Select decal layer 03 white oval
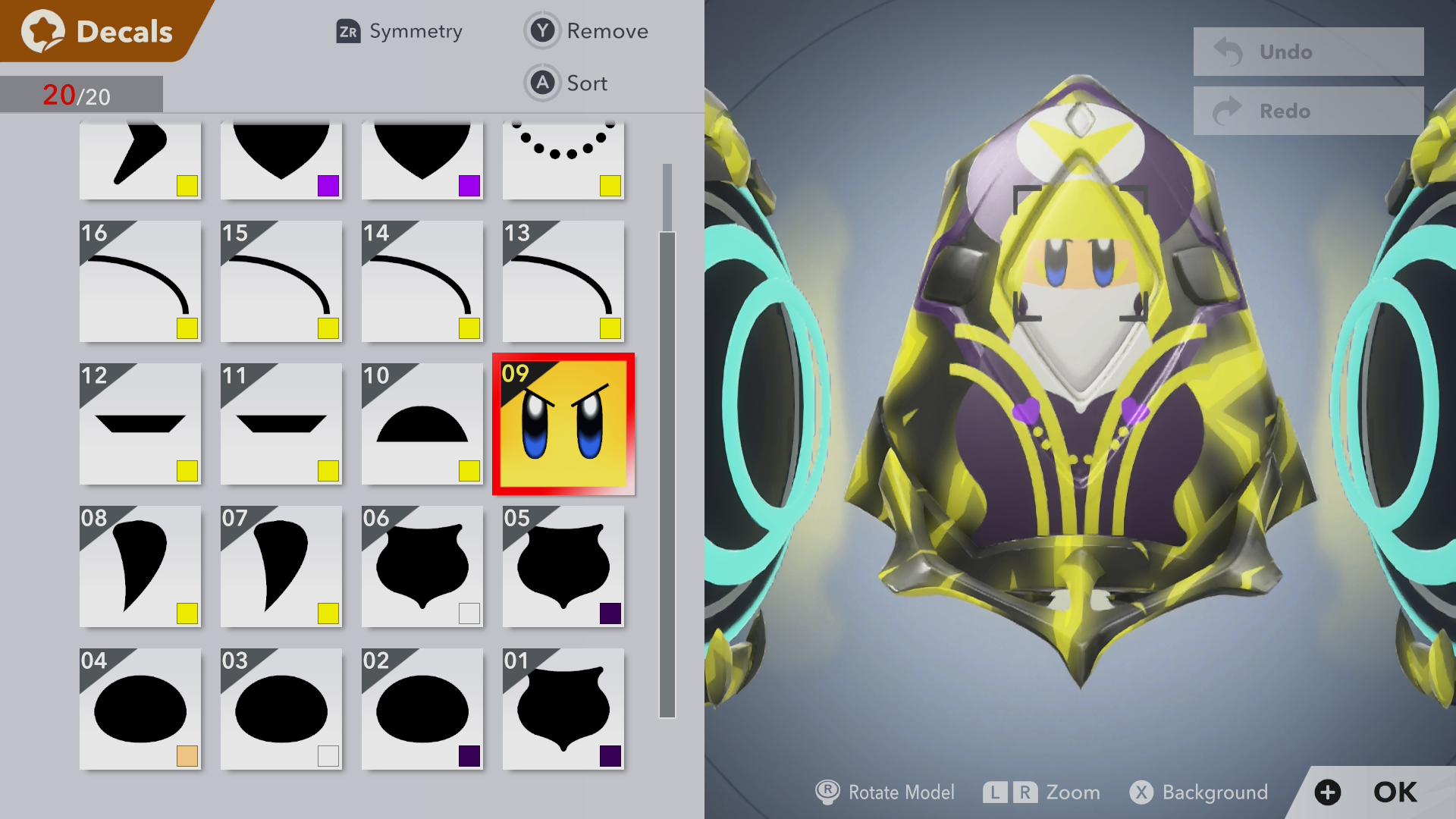This screenshot has width=1456, height=819. point(281,708)
